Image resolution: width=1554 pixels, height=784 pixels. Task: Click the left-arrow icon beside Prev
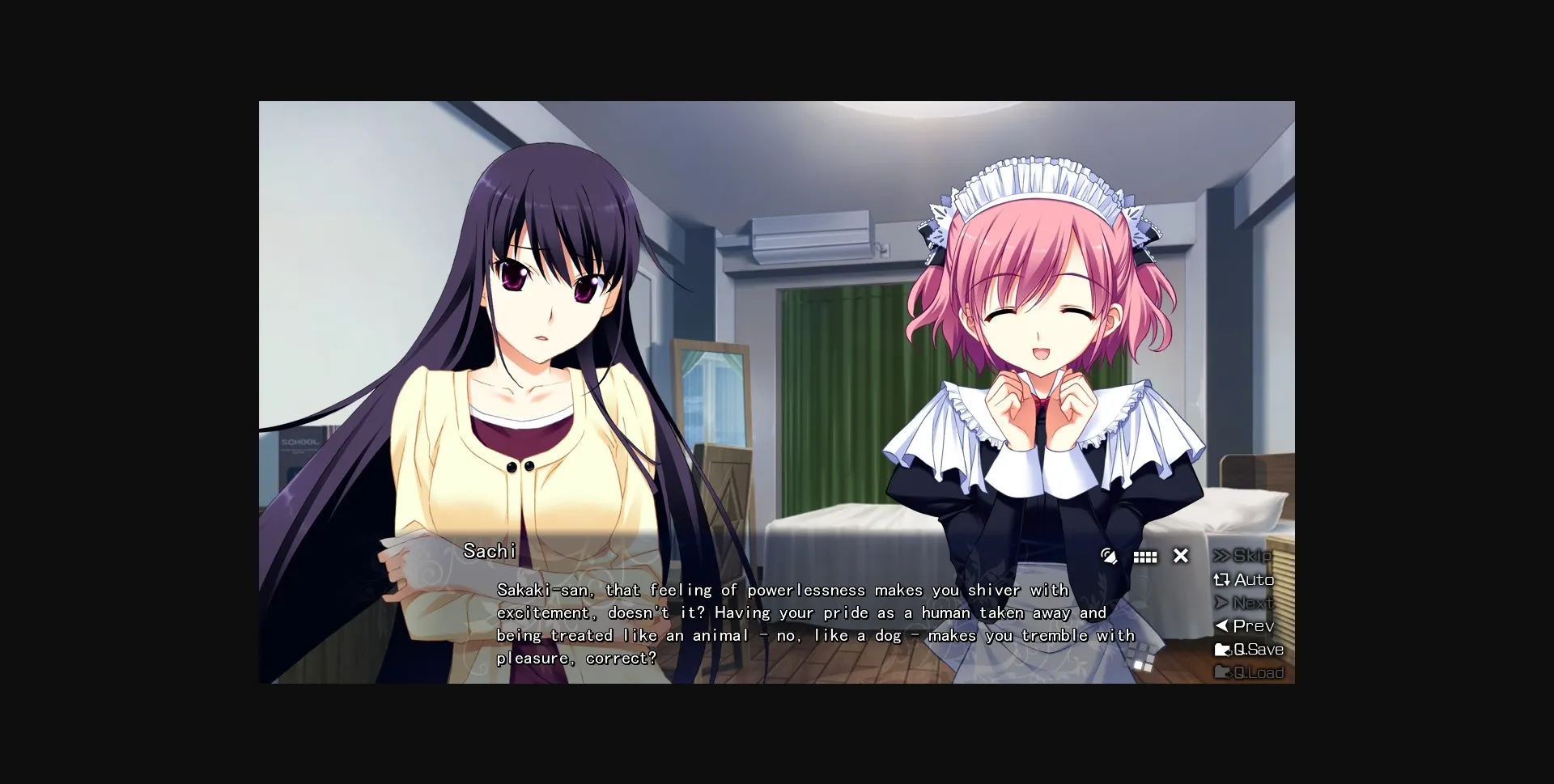coord(1223,625)
